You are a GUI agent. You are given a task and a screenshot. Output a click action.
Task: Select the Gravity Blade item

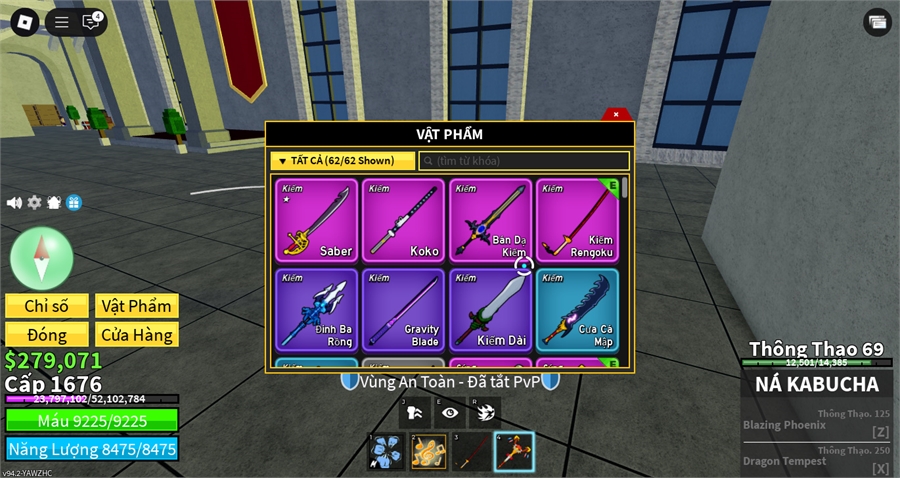[x=403, y=308]
